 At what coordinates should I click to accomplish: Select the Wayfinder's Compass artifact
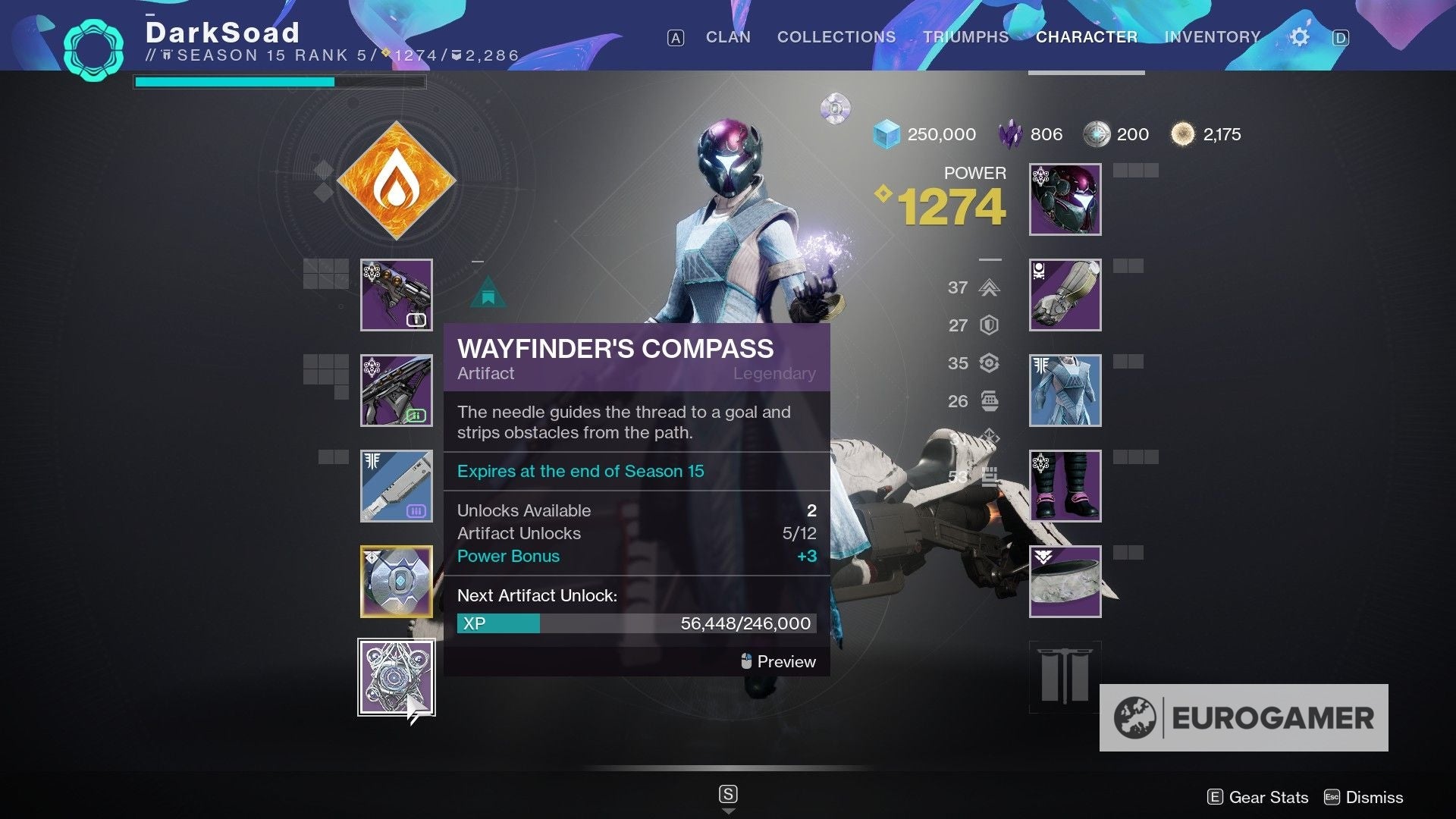point(395,676)
